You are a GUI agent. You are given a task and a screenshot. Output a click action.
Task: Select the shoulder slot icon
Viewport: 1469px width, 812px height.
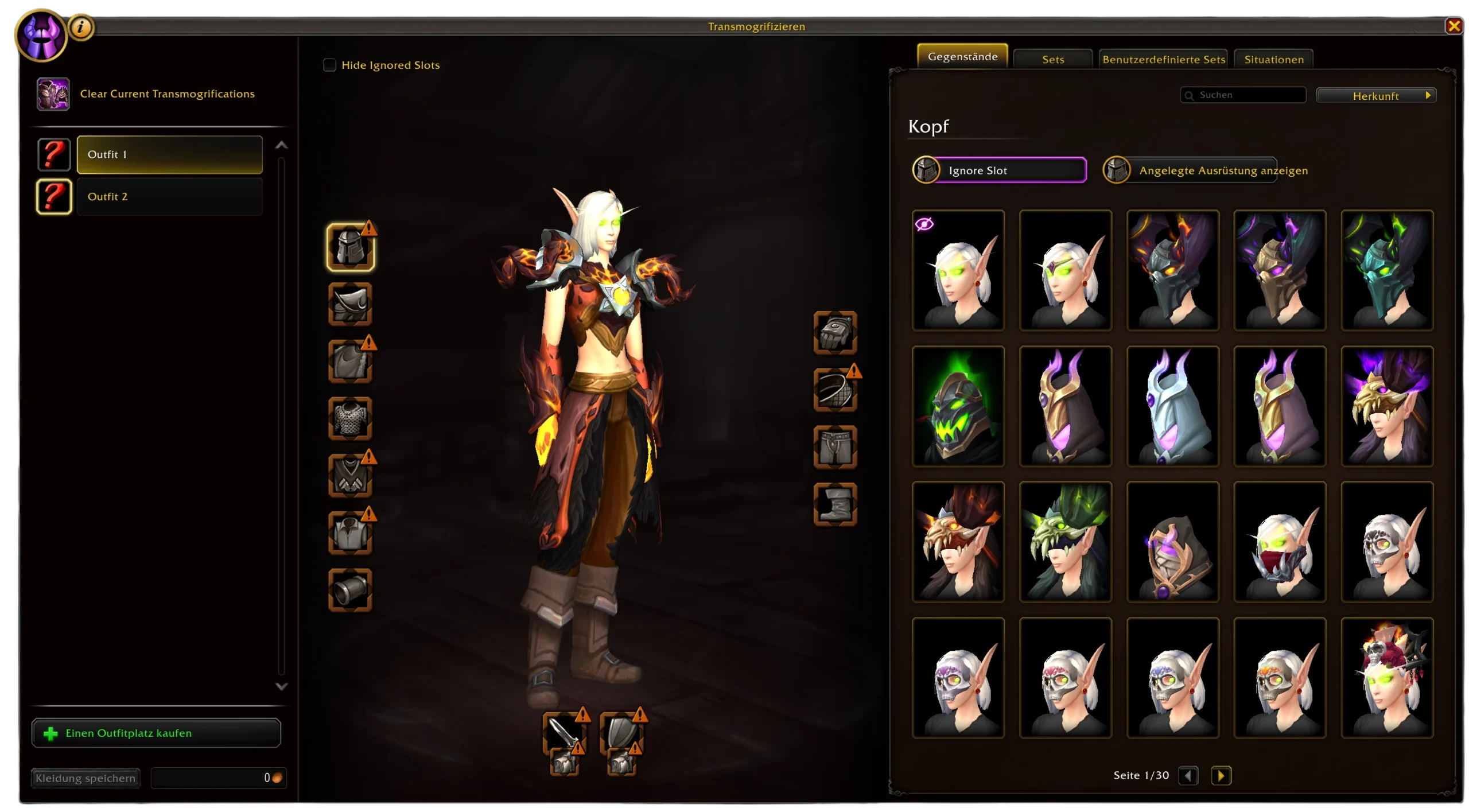click(x=351, y=304)
